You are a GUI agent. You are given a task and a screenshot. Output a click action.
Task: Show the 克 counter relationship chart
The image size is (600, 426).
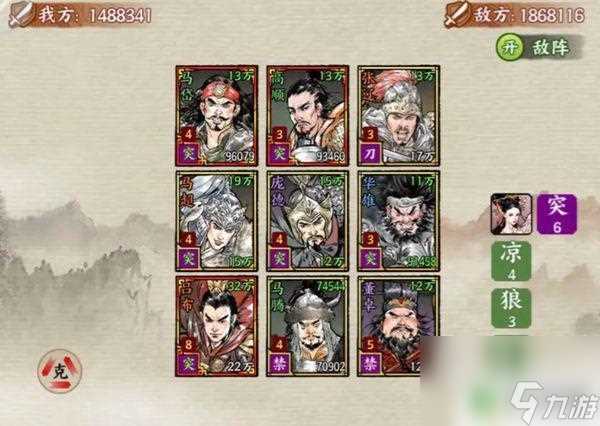click(x=61, y=371)
